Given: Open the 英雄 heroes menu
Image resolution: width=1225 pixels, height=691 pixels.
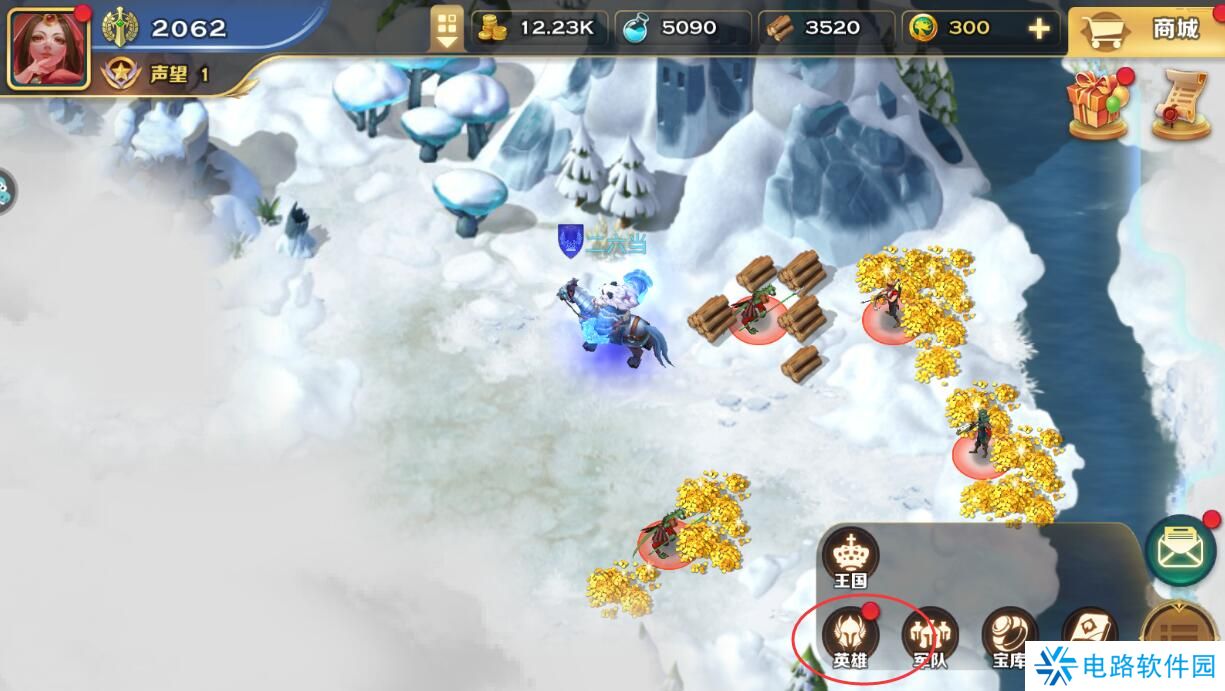Looking at the screenshot, I should (850, 637).
